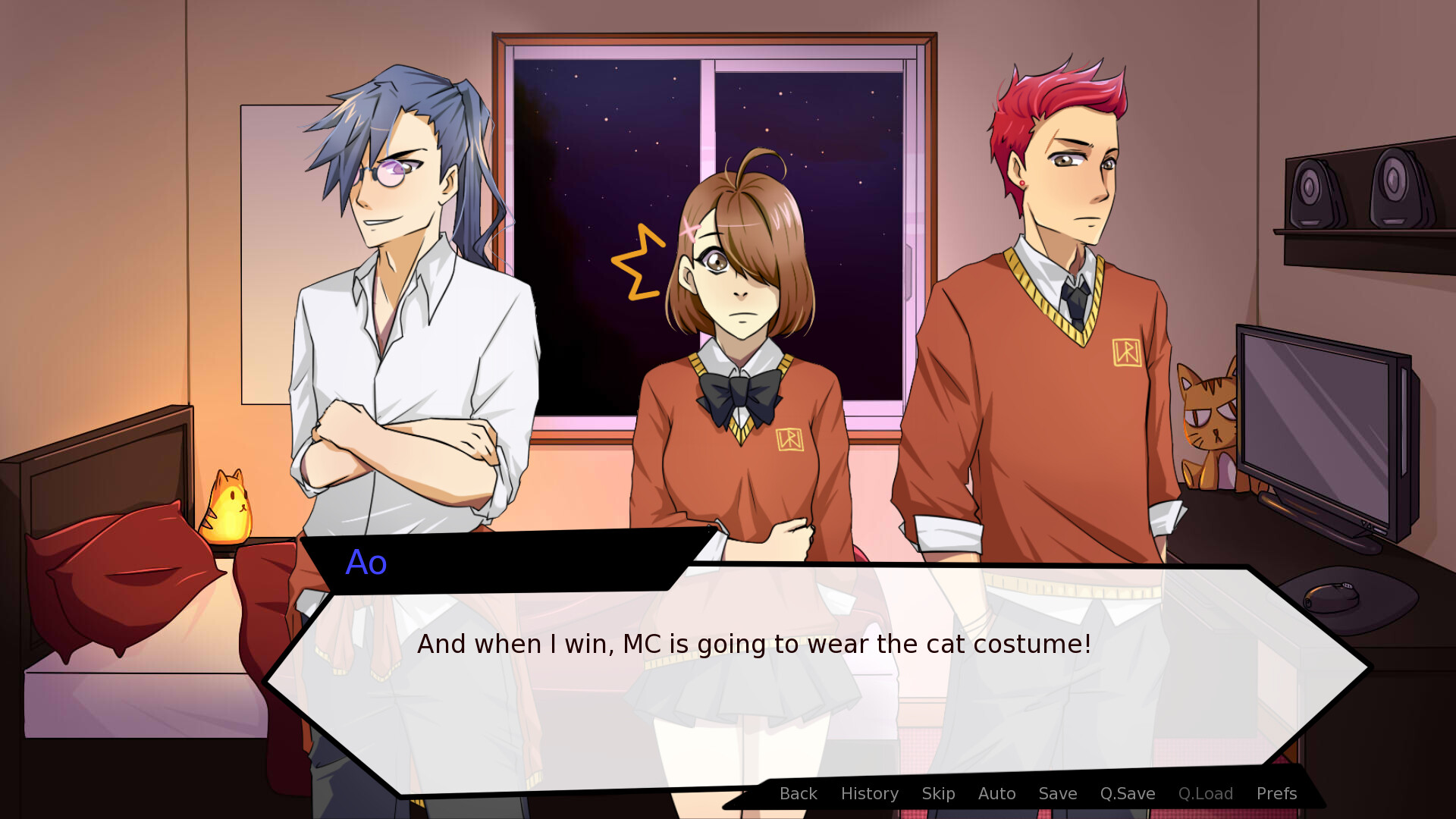Open the History log
Viewport: 1456px width, 819px height.
point(869,793)
